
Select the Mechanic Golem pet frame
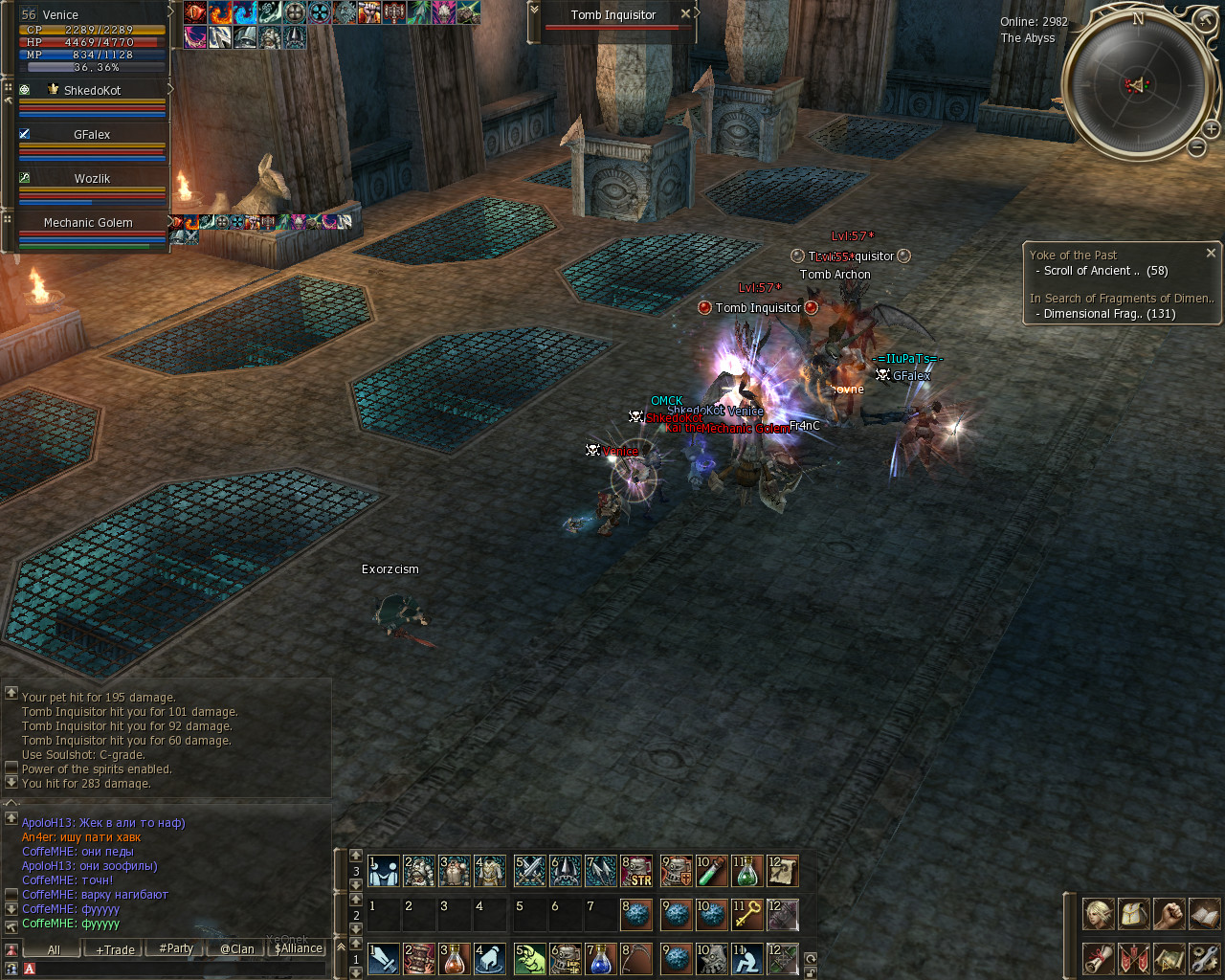(x=88, y=223)
